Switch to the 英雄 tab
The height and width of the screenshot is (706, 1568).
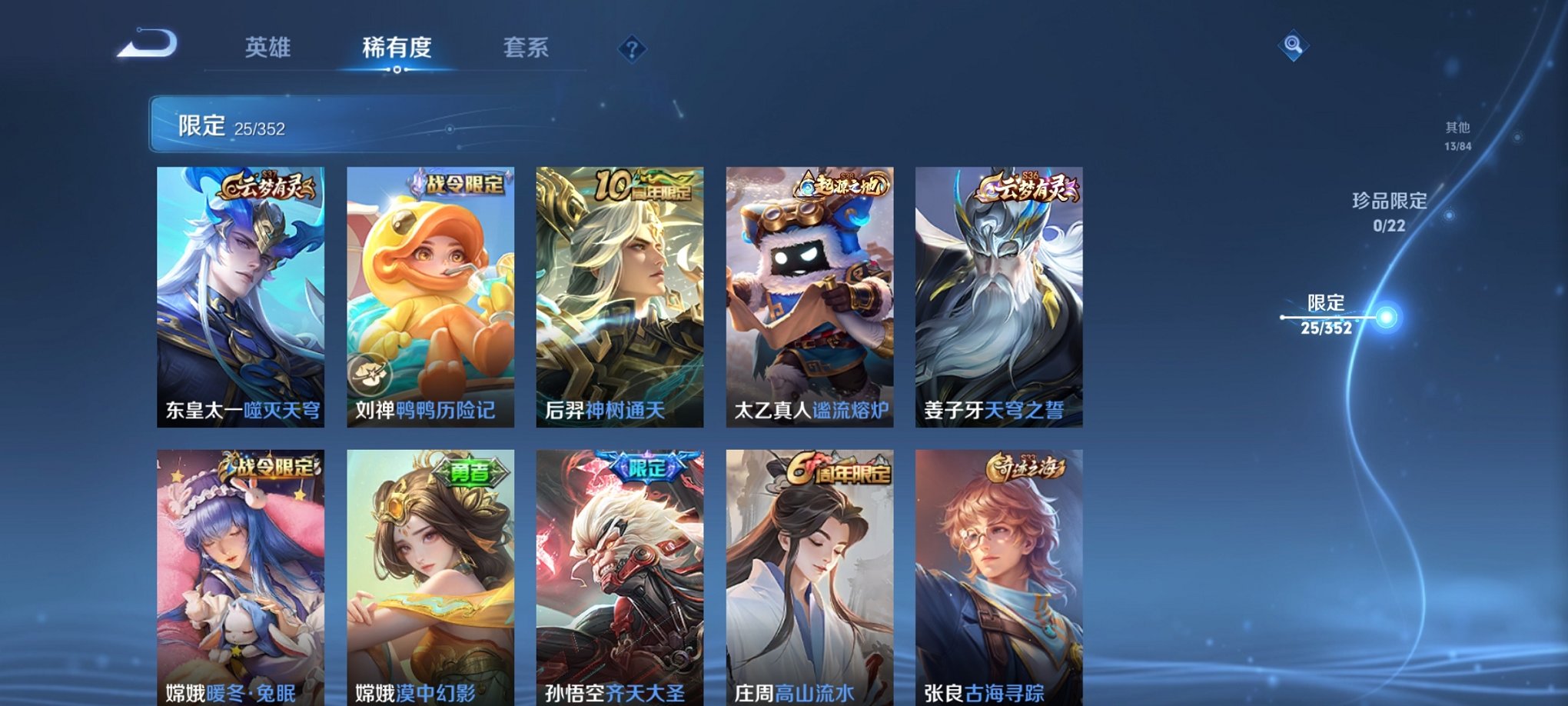coord(267,48)
